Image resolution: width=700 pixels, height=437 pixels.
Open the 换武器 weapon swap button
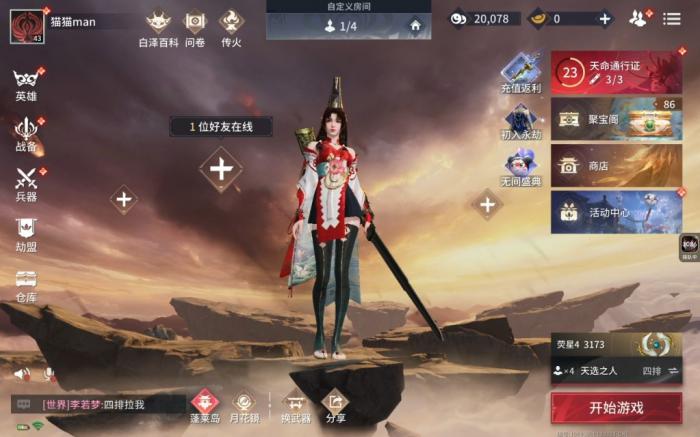(295, 405)
